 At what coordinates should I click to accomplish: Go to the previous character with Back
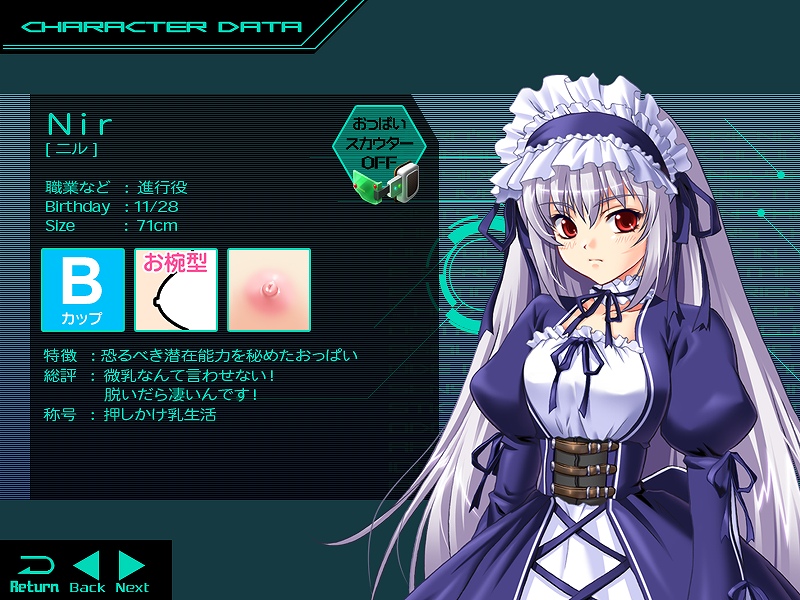click(x=87, y=572)
